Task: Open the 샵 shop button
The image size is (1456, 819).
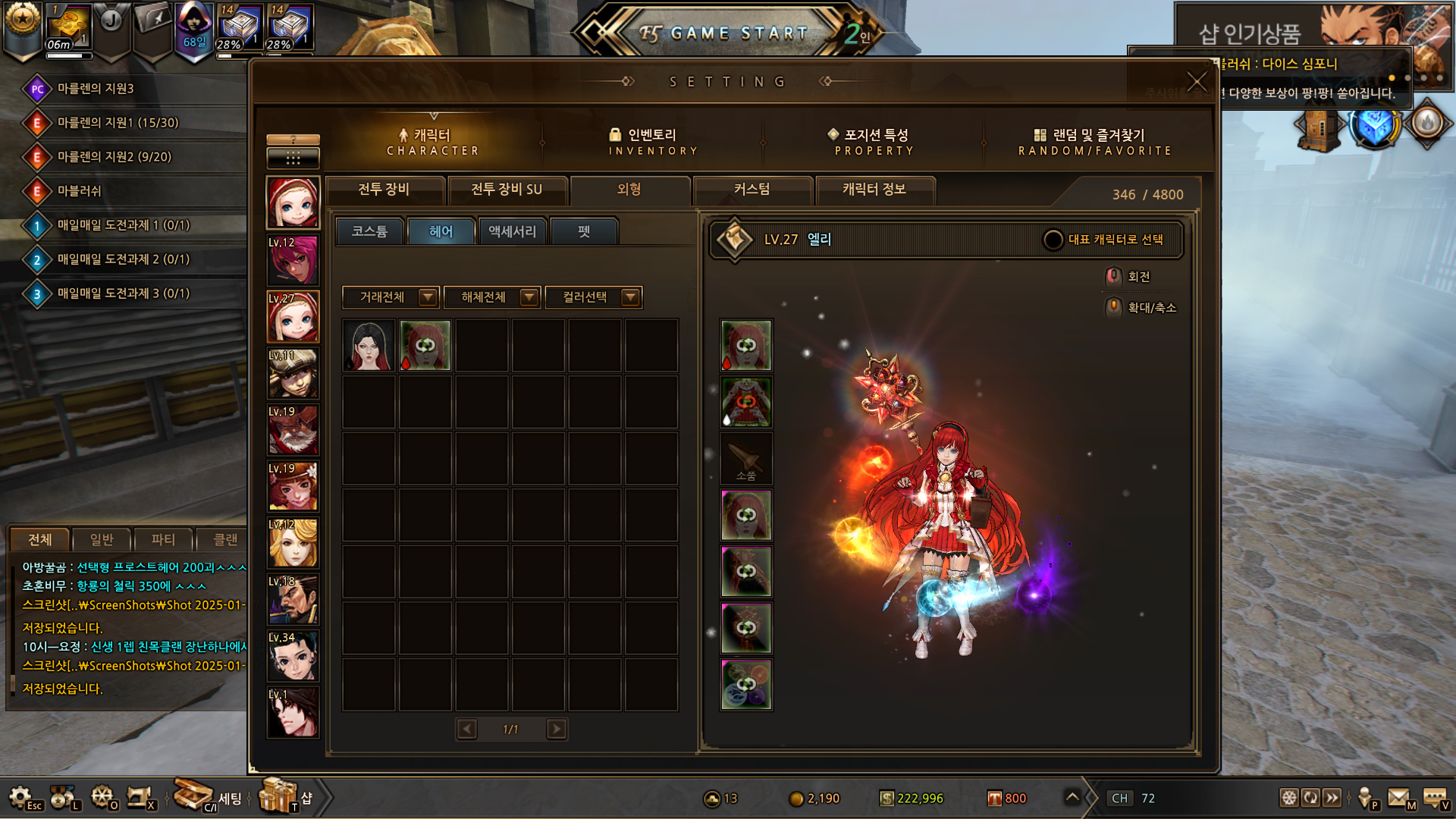Action: pyautogui.click(x=287, y=797)
